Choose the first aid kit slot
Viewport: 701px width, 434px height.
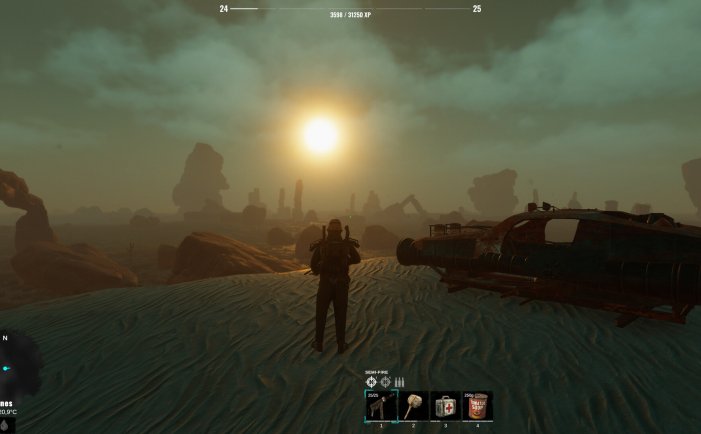click(446, 405)
